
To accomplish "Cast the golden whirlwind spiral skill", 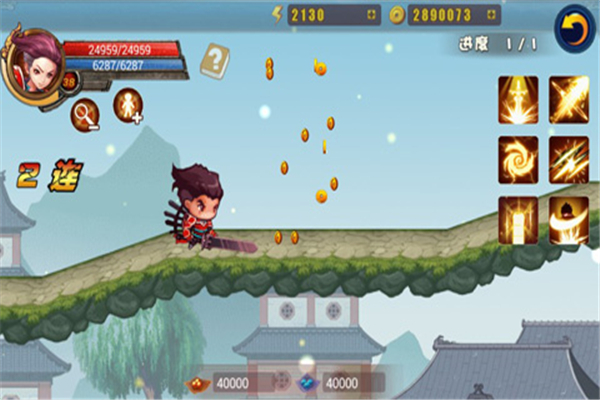I will [518, 159].
